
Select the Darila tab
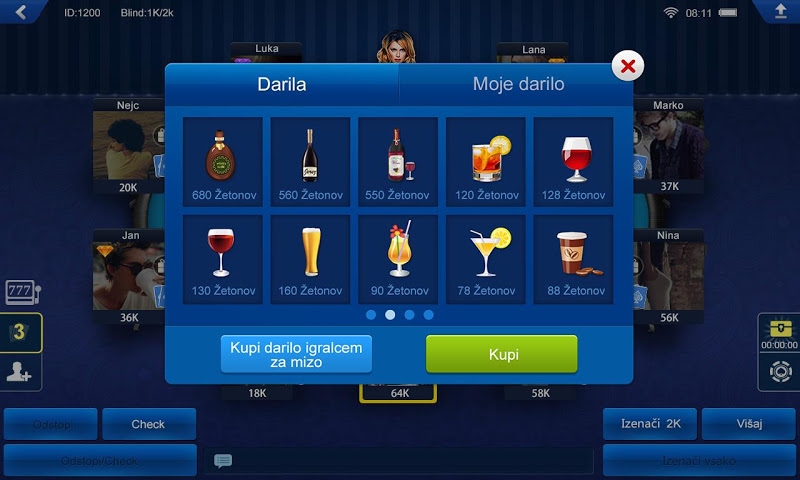click(283, 84)
